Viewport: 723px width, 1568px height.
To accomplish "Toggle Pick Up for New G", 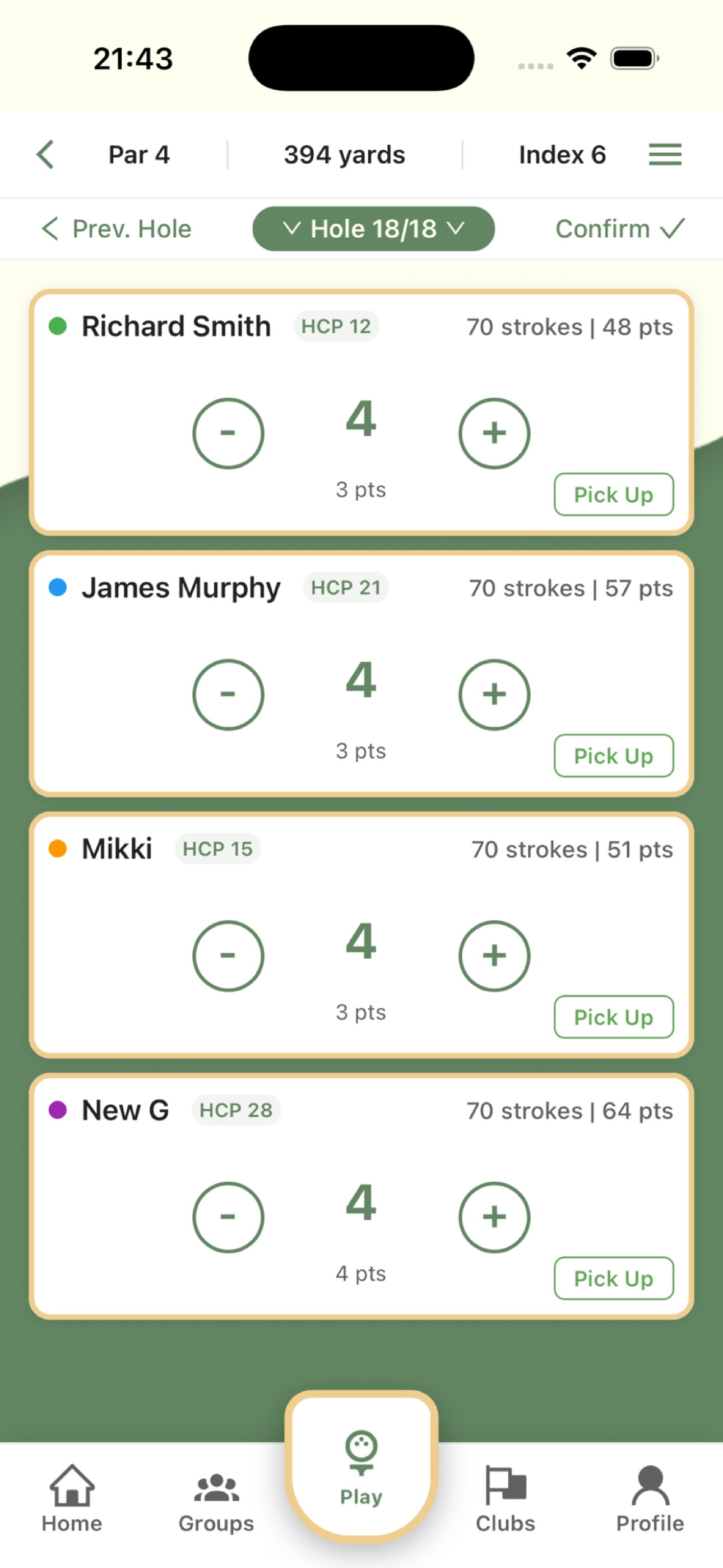I will [x=614, y=1278].
